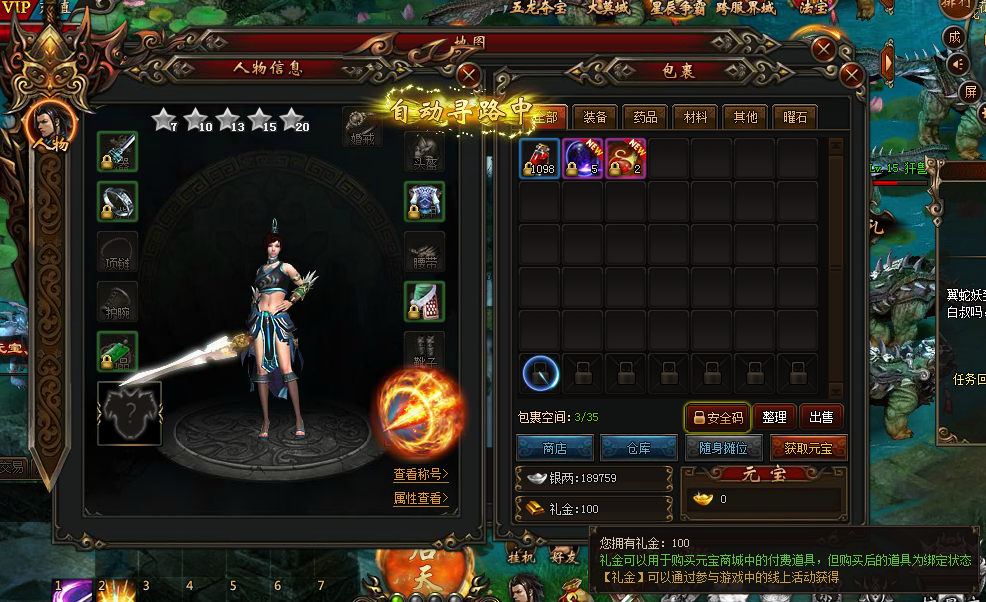986x602 pixels.
Task: Open the 查看称号 view titles link
Action: [420, 474]
